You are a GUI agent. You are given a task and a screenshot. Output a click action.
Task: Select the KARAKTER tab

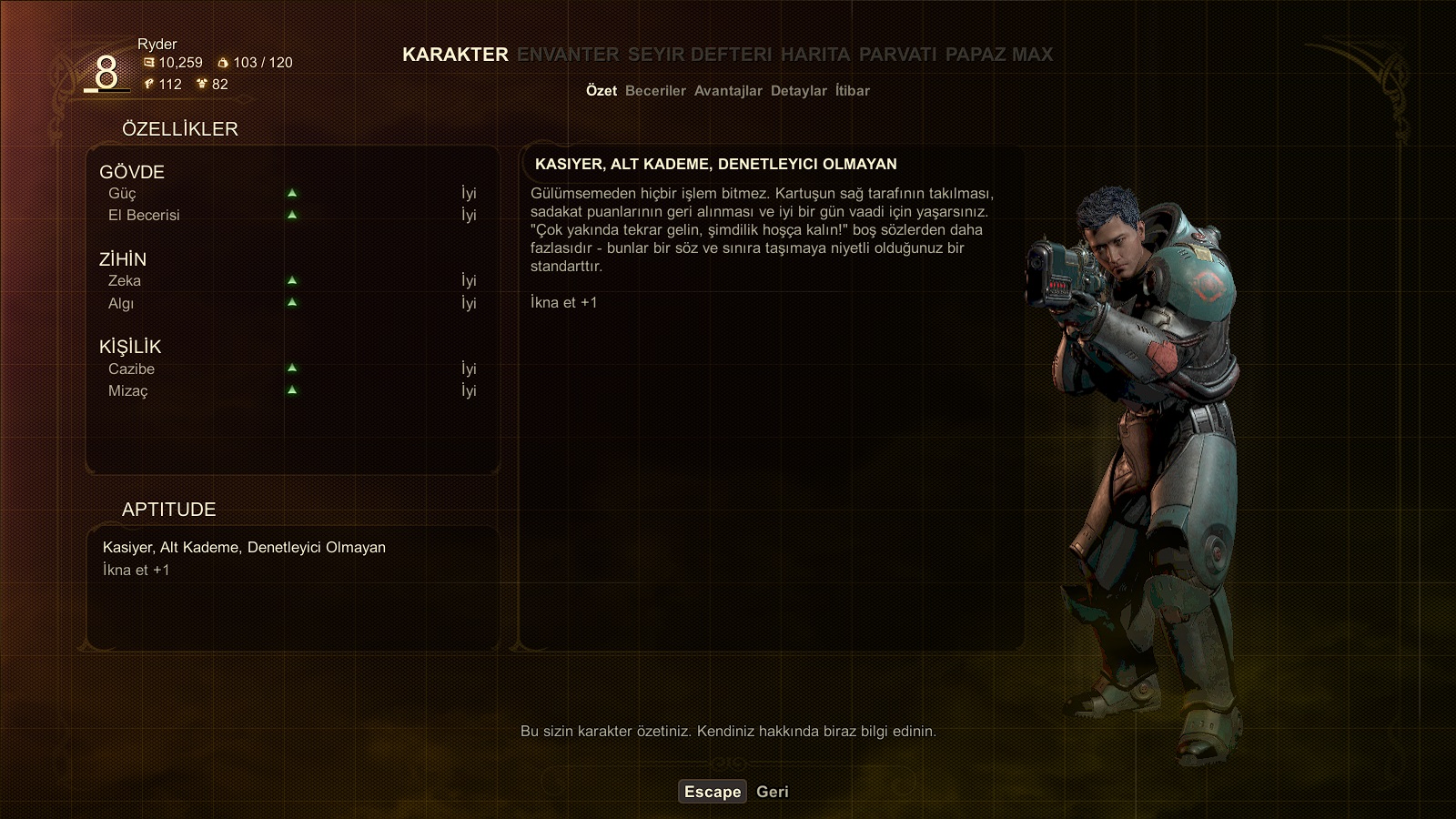(x=455, y=55)
